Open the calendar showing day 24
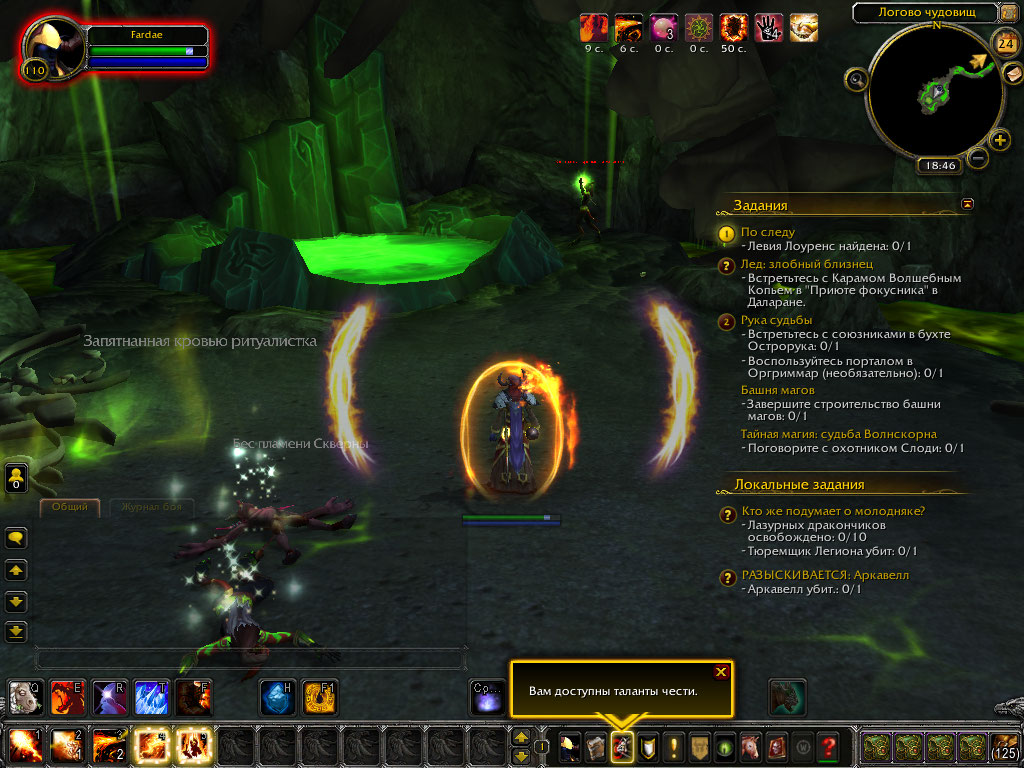 tap(1004, 42)
